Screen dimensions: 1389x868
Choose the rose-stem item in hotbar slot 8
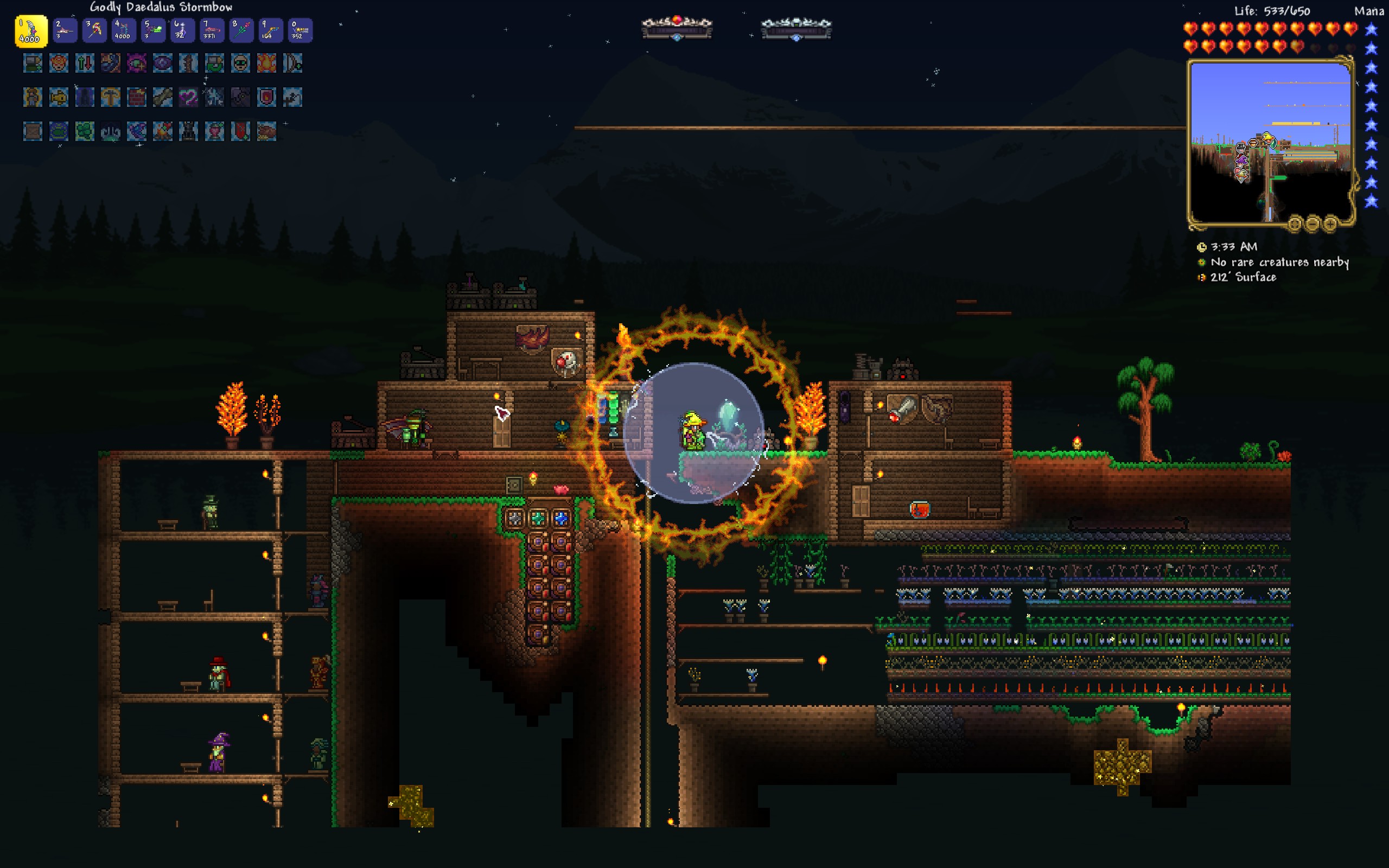coord(241,30)
